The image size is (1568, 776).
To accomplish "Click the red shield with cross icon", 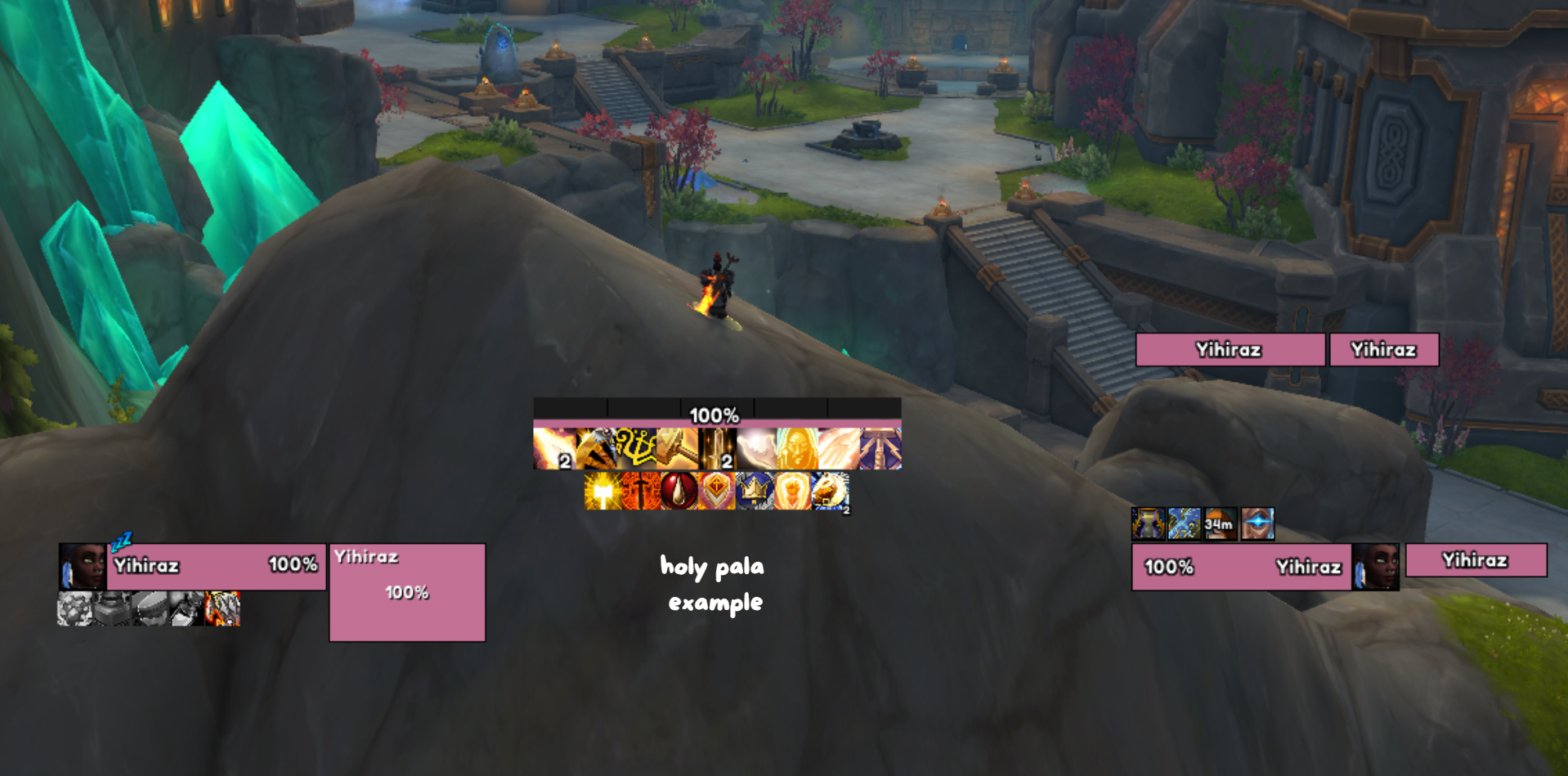I will (717, 491).
